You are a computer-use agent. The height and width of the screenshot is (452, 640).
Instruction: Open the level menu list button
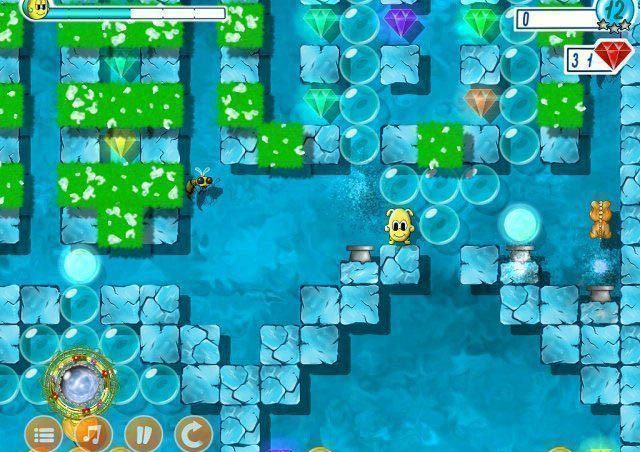[43, 435]
